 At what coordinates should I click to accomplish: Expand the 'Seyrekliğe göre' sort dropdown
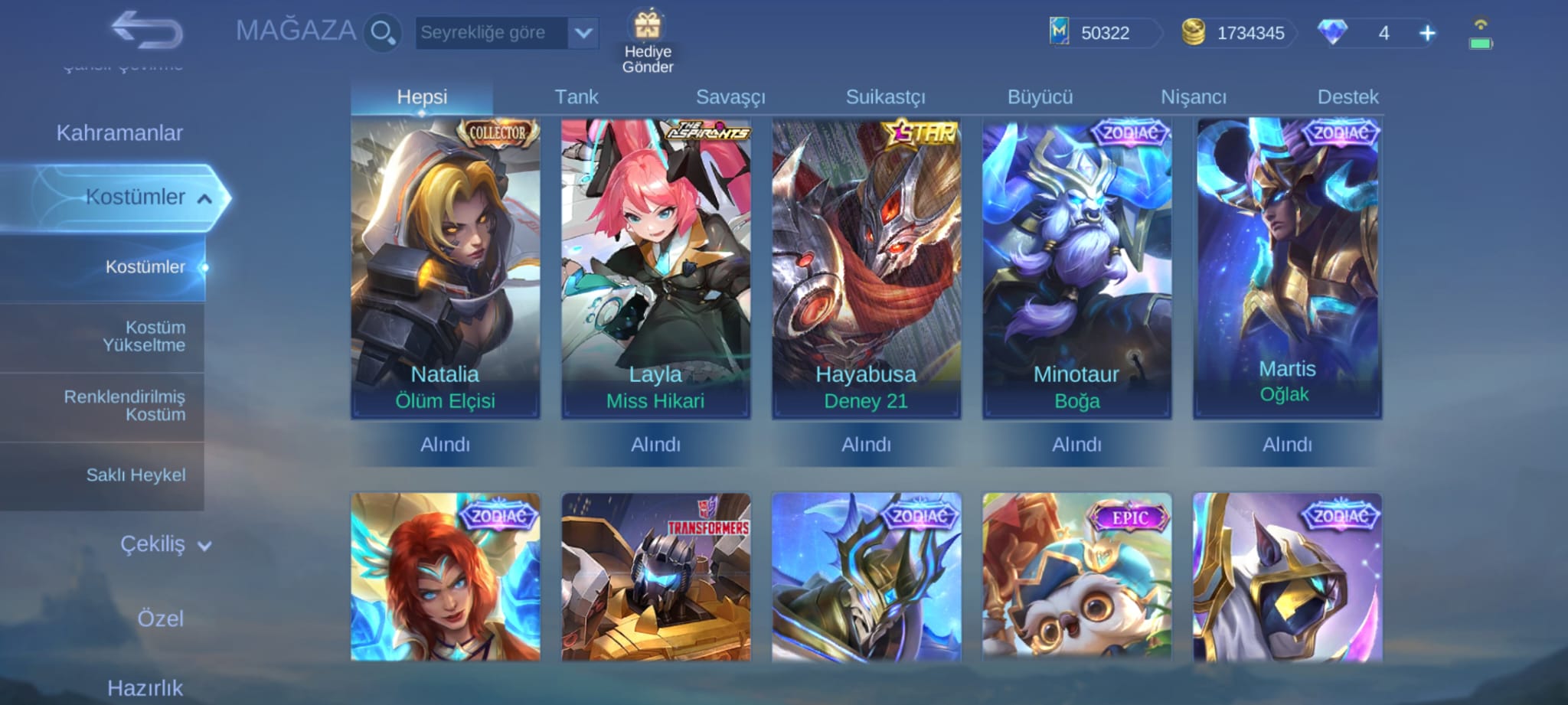coord(583,33)
